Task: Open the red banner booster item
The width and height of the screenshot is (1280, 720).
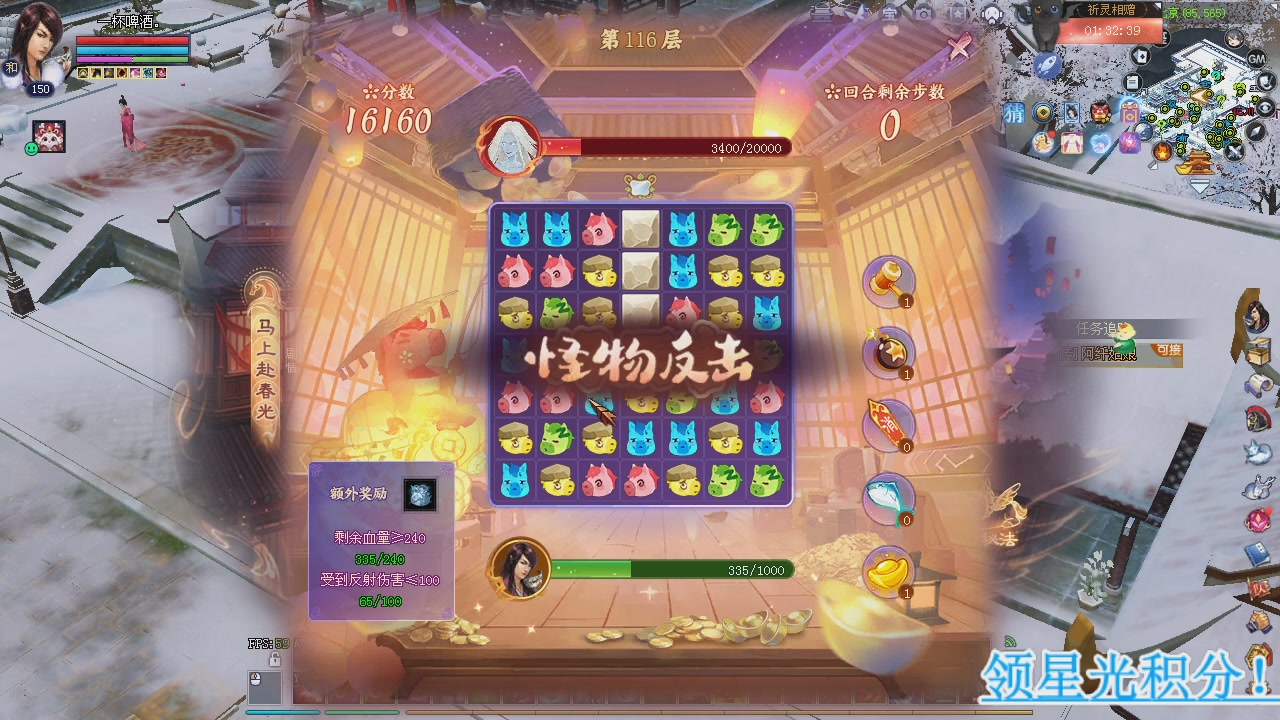Action: 888,422
